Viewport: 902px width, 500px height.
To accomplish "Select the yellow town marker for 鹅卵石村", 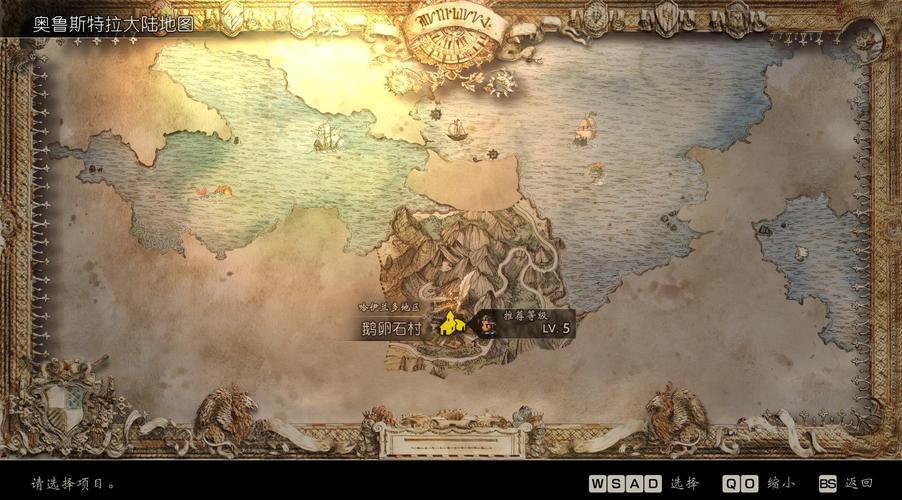I will (452, 325).
